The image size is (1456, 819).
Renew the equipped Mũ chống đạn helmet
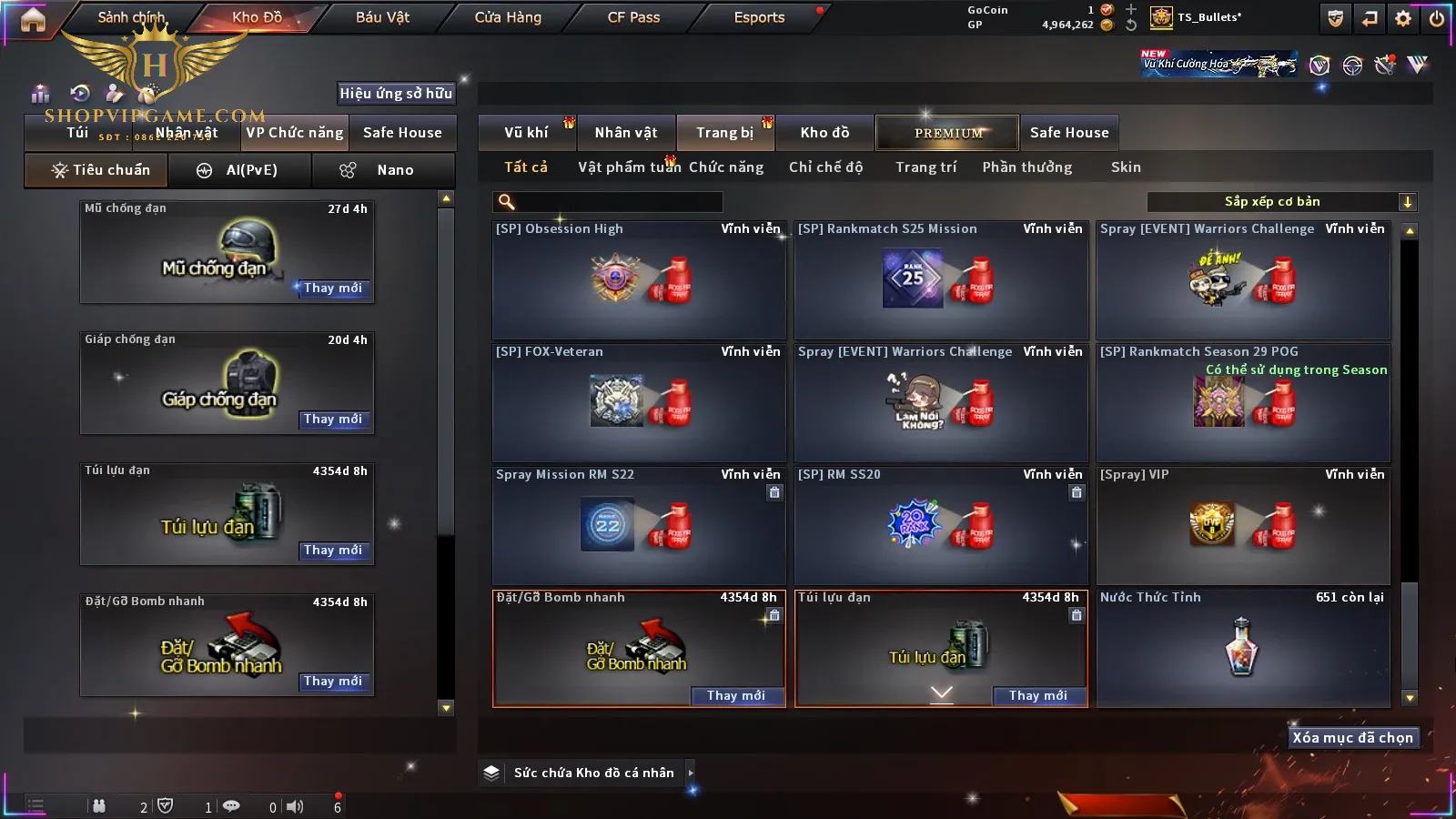coord(333,288)
